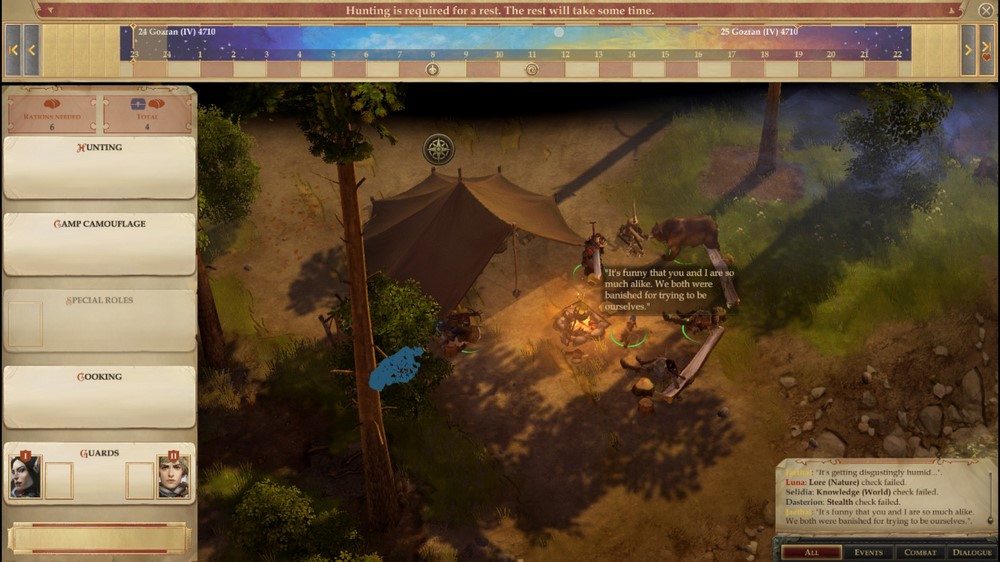This screenshot has width=1000, height=562.
Task: Open the Camp Camouflage role panel
Action: (100, 244)
